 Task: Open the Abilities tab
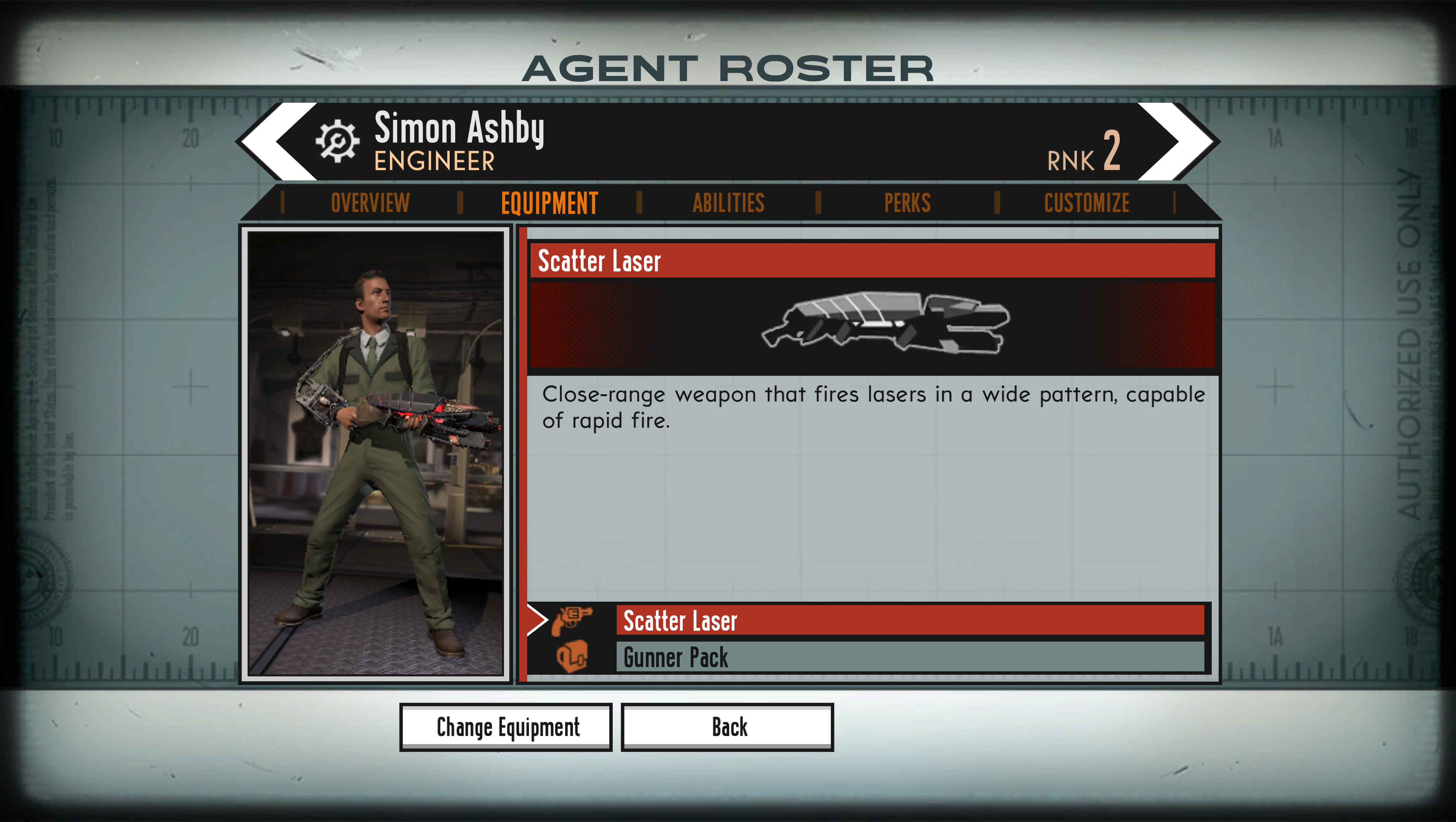728,203
